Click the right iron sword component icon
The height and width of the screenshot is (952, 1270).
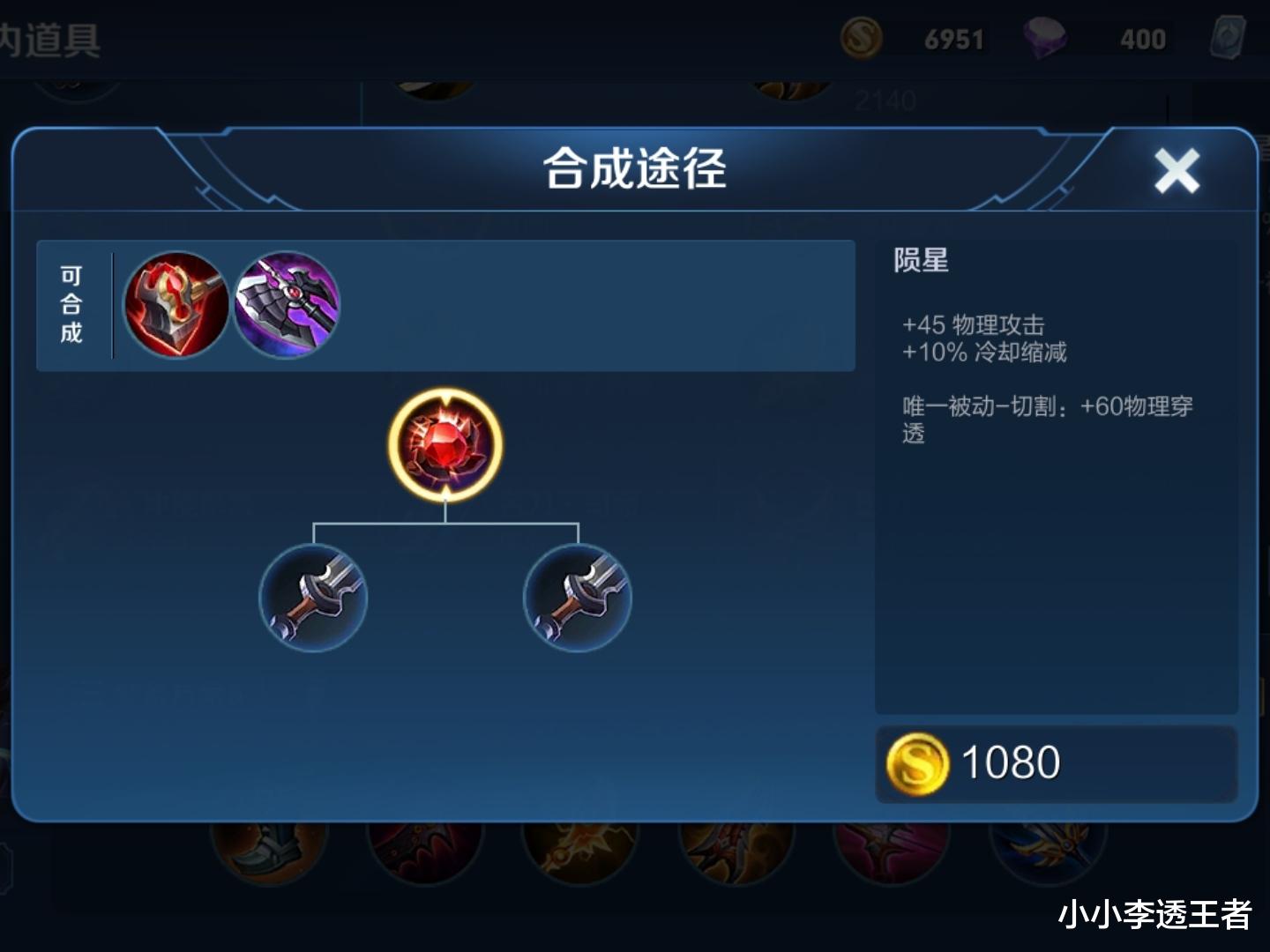pos(578,598)
